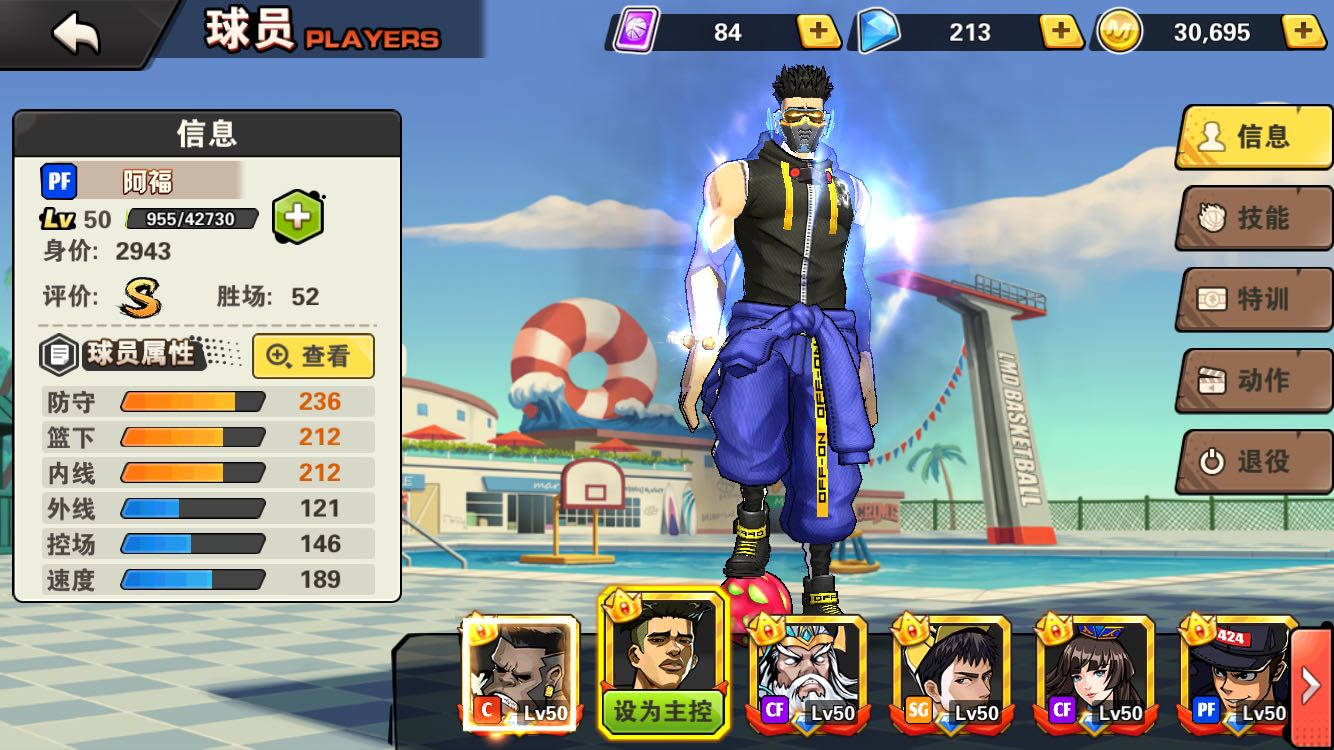Set player as main with 设为主控

[663, 710]
